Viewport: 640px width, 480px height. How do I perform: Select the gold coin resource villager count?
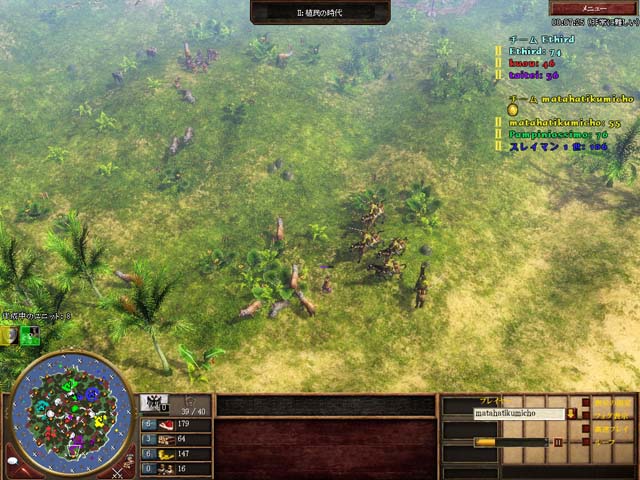147,454
